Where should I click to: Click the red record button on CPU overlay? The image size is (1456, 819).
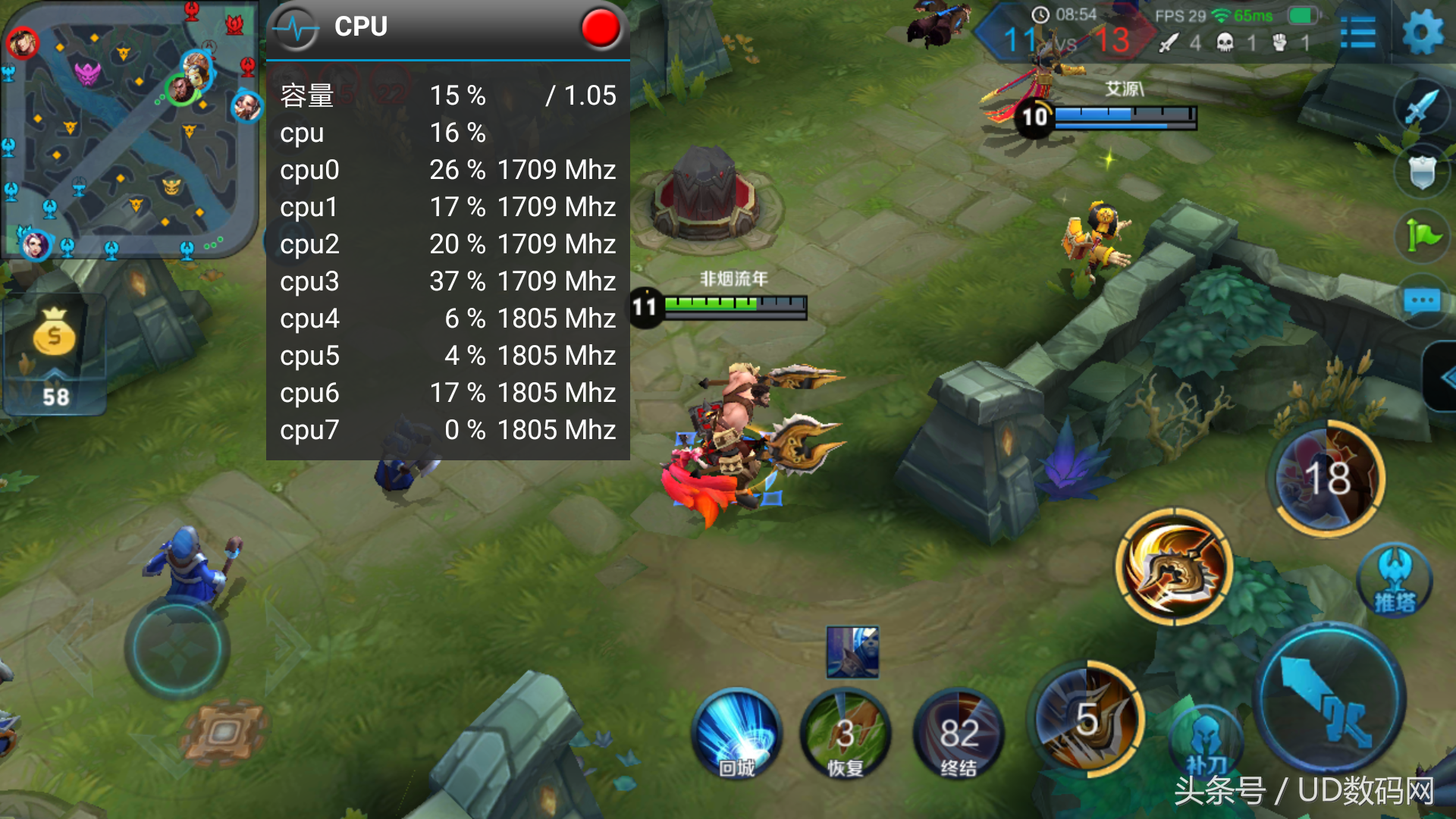(601, 27)
